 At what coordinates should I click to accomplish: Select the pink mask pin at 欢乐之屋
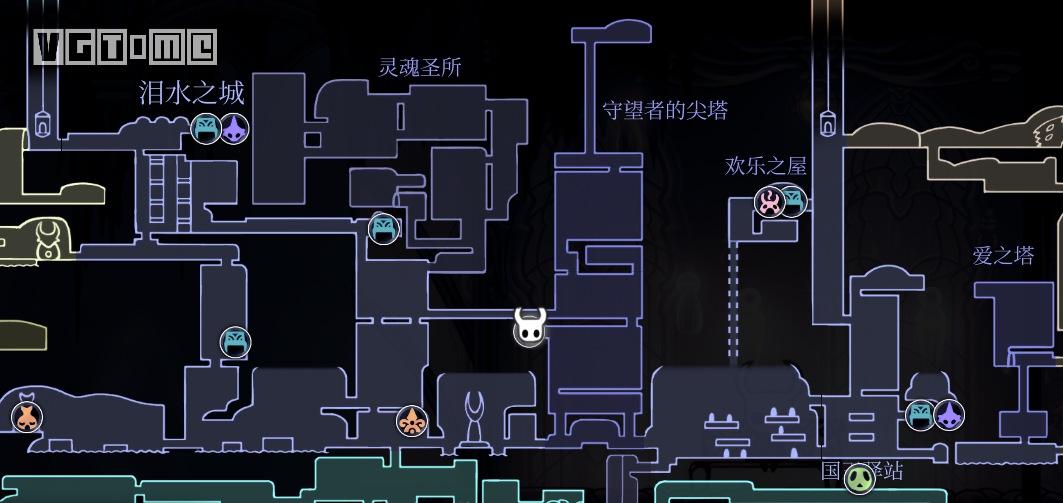click(x=769, y=202)
